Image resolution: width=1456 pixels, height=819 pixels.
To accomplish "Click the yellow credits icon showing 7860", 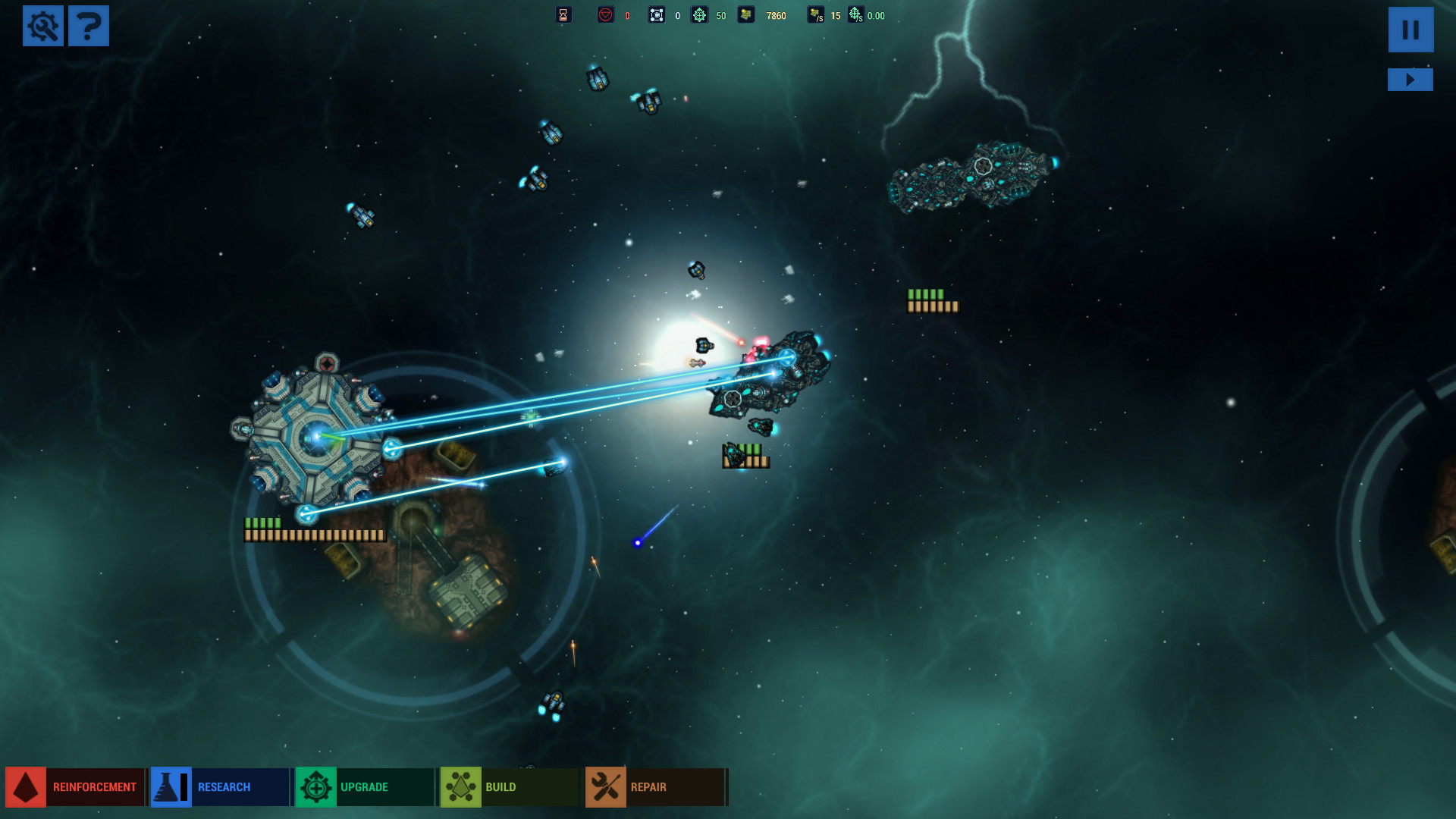I will [x=746, y=14].
